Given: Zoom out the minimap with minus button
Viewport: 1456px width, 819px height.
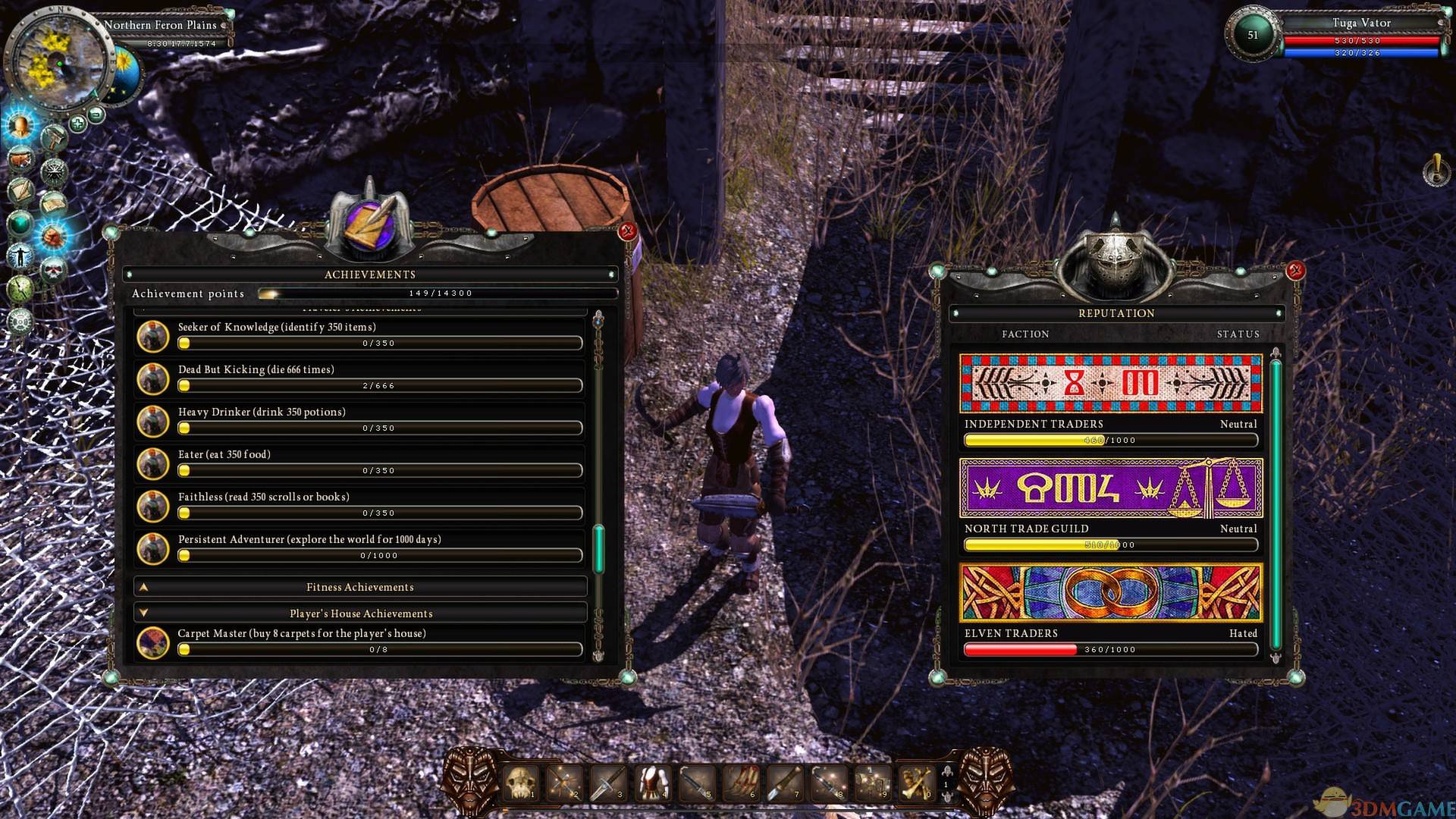Looking at the screenshot, I should (96, 115).
